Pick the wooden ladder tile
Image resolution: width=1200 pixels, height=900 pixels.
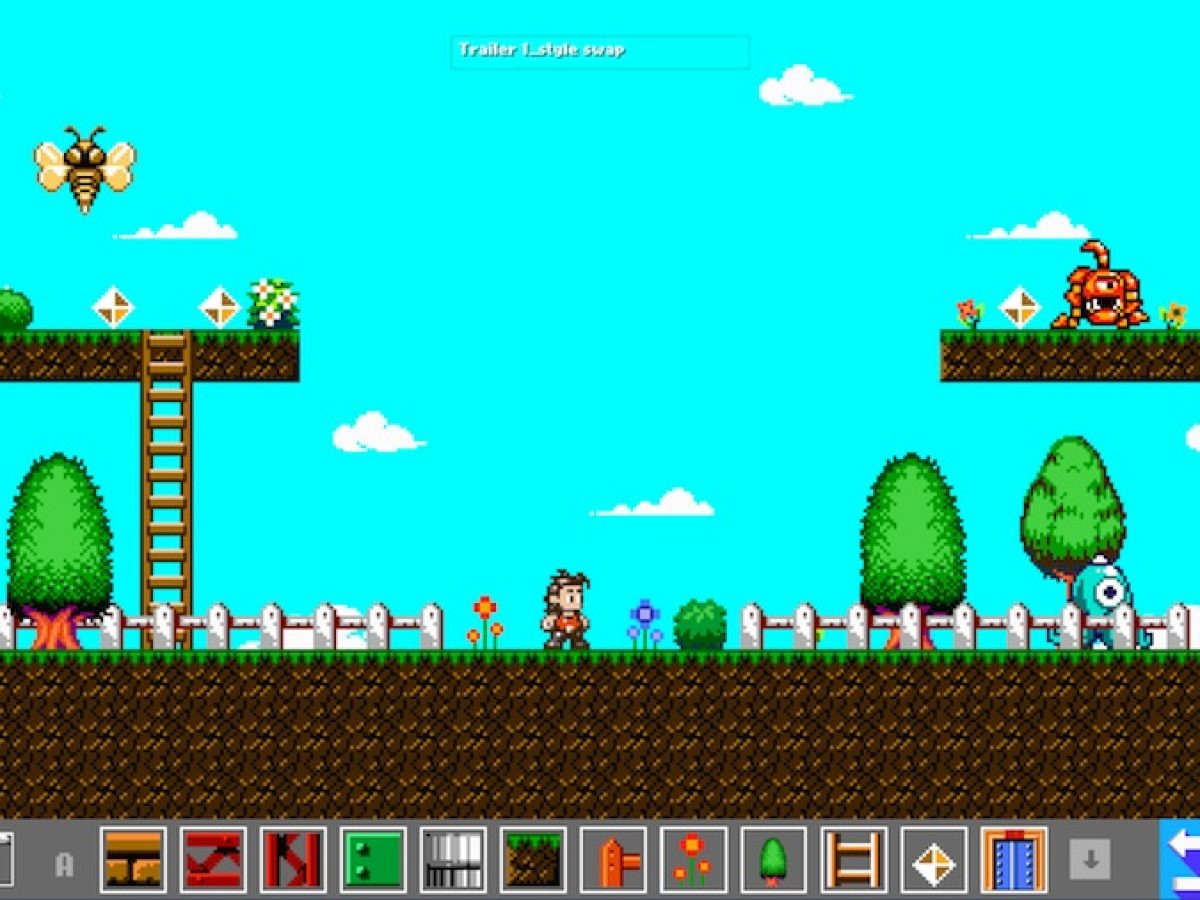pyautogui.click(x=853, y=860)
